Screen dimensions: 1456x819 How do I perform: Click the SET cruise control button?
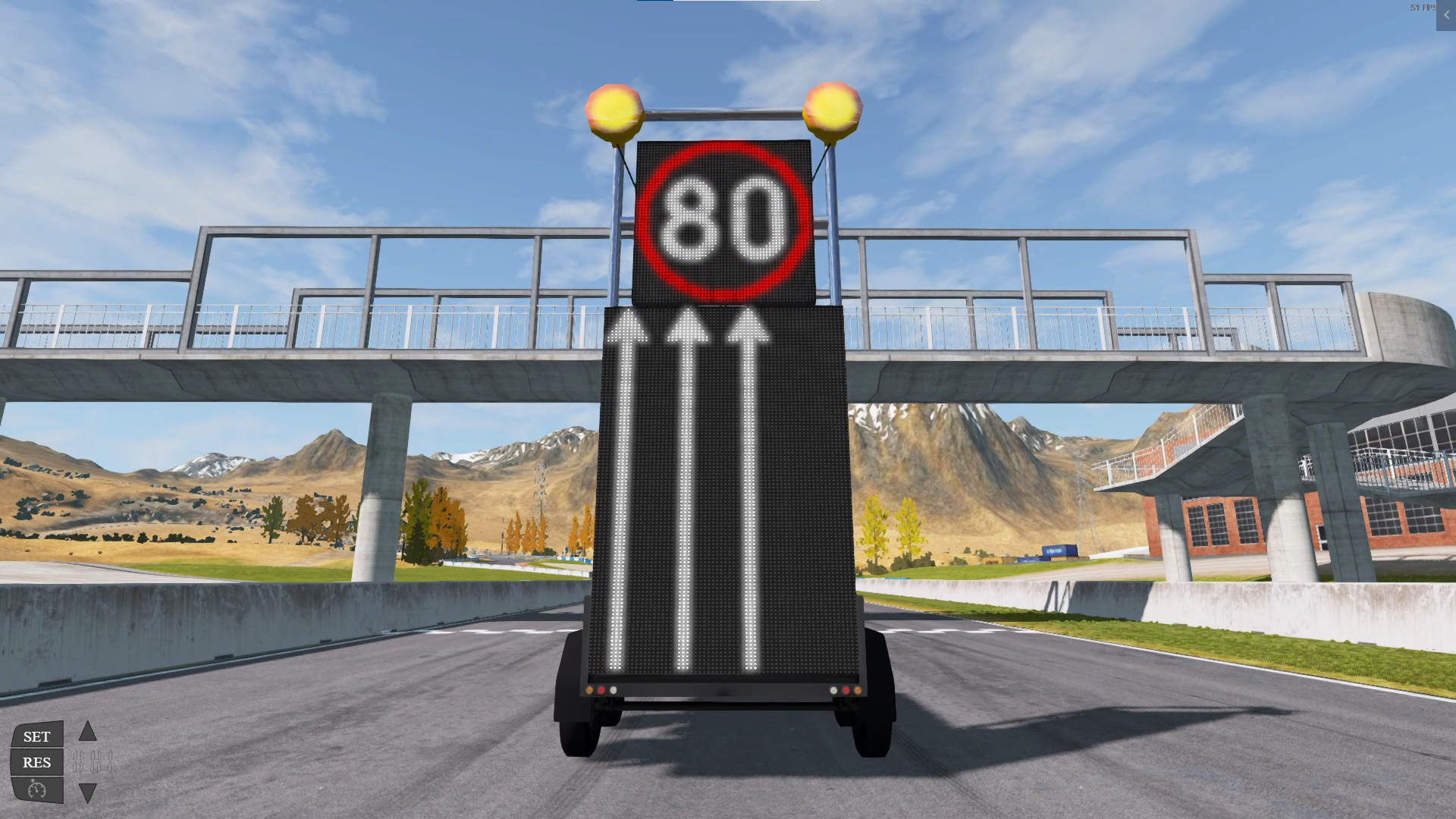(x=36, y=736)
